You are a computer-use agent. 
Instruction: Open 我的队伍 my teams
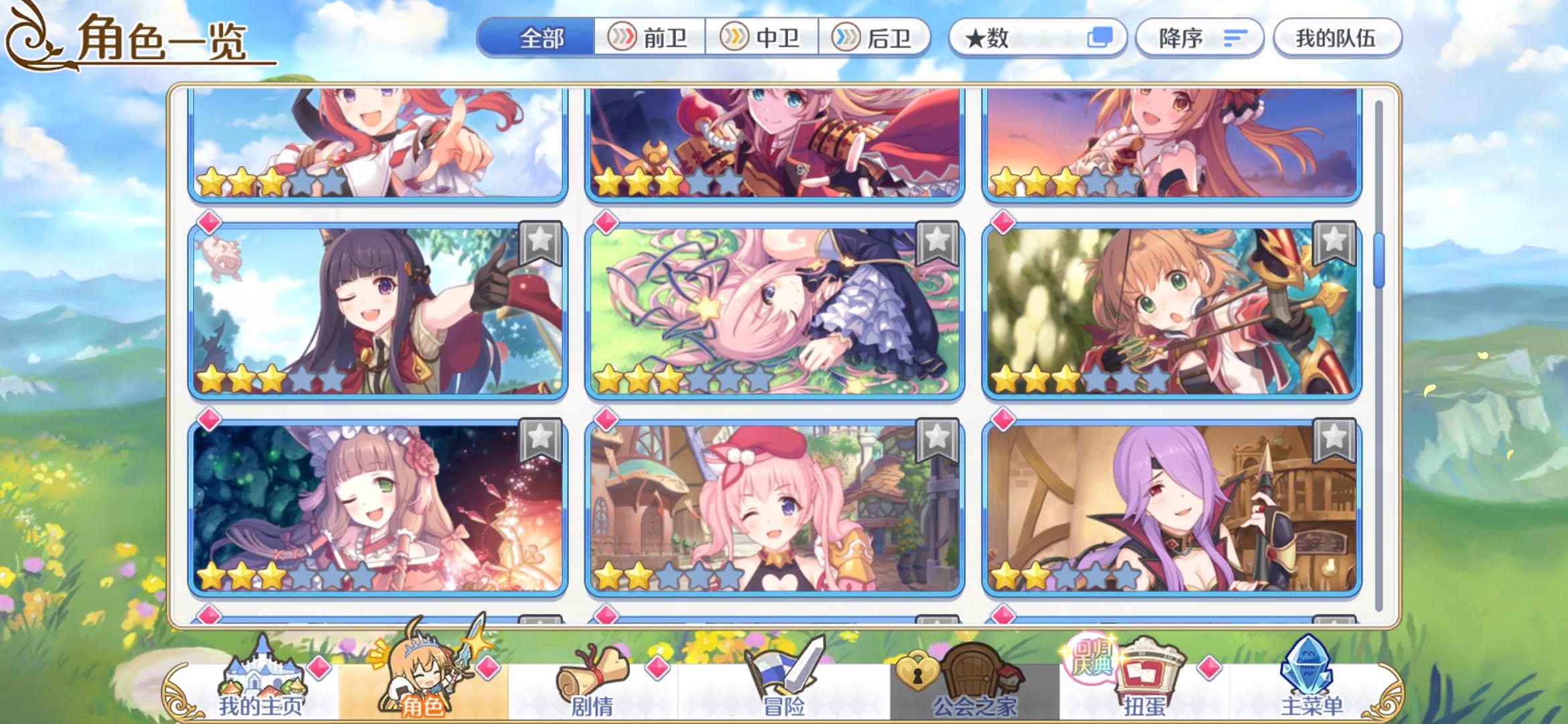[x=1337, y=38]
